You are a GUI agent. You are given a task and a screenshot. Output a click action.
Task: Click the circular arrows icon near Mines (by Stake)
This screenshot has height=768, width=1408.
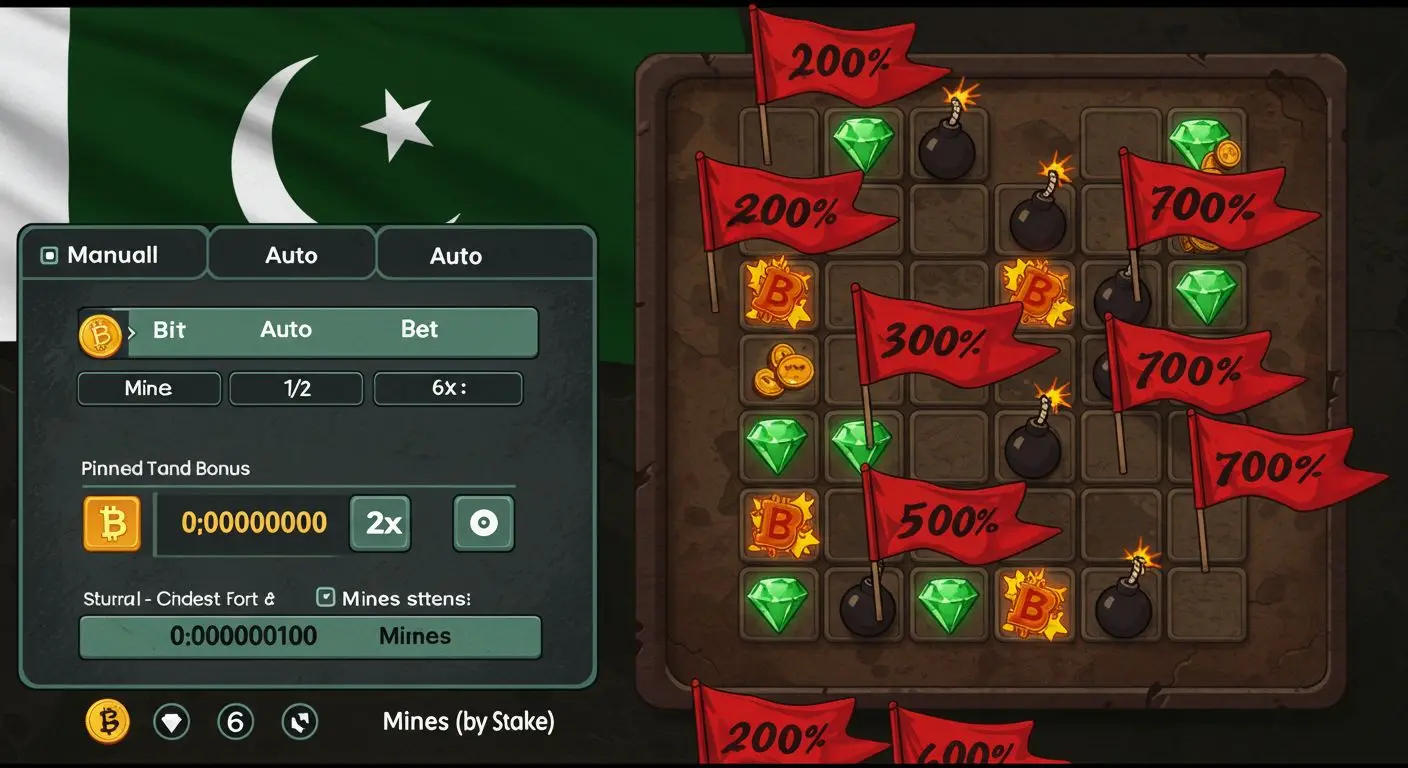coord(300,721)
